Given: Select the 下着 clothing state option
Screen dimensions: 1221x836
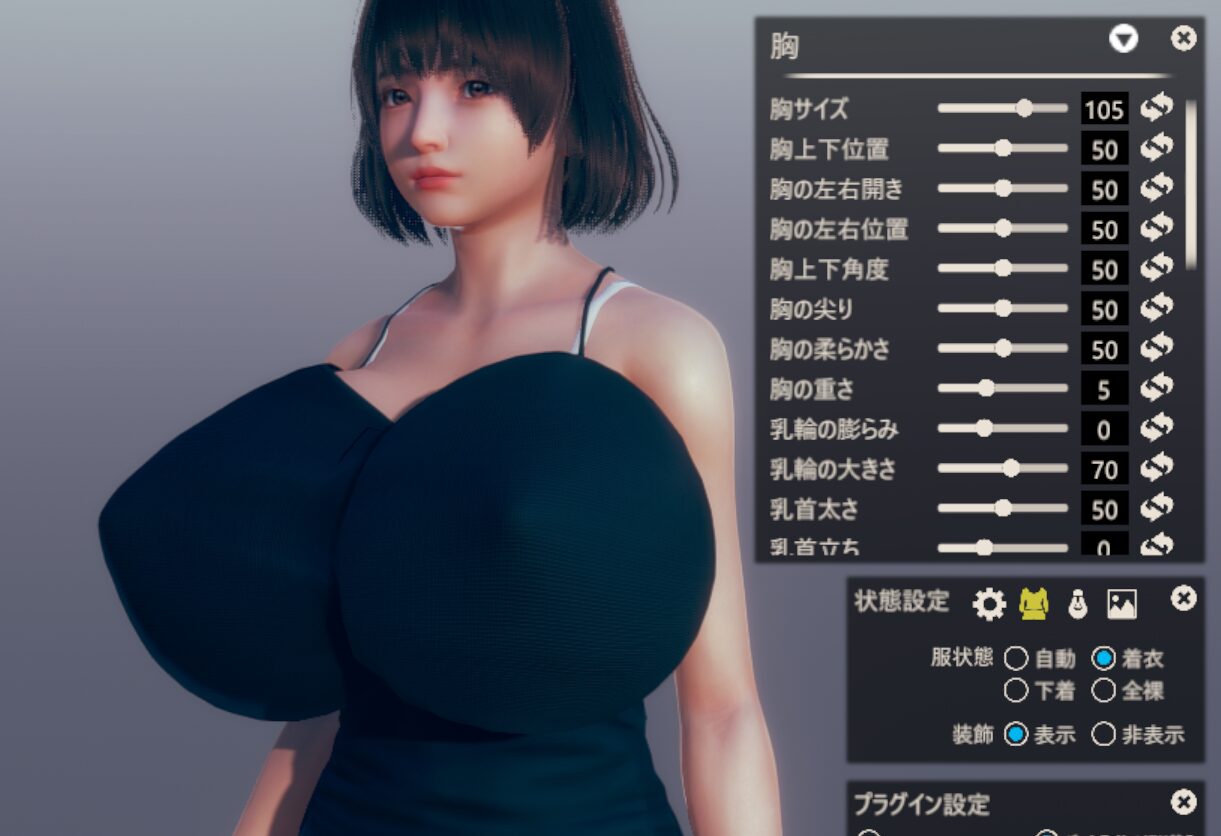Looking at the screenshot, I should [1016, 690].
